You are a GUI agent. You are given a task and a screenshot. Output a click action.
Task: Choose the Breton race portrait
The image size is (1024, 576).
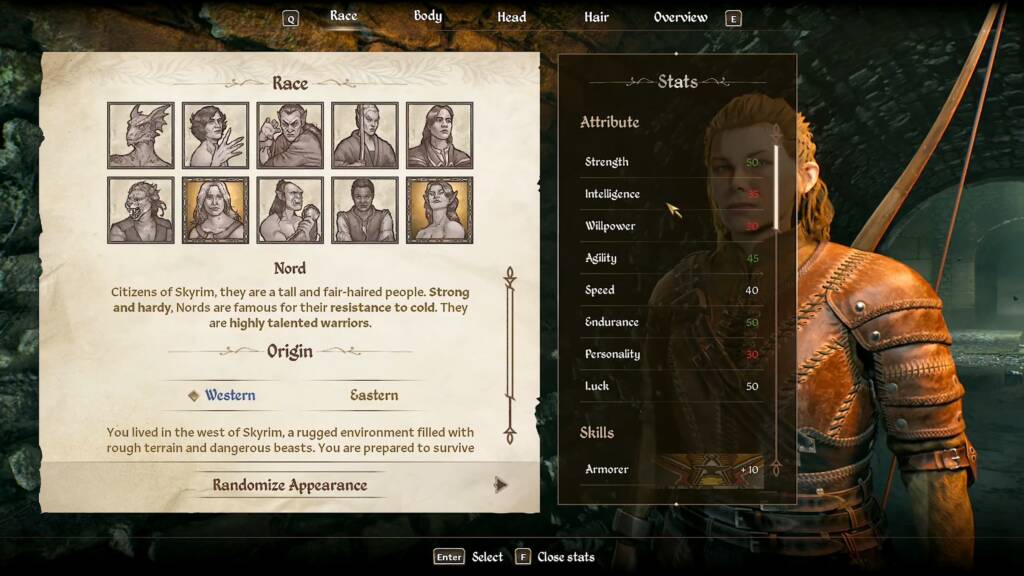point(215,135)
